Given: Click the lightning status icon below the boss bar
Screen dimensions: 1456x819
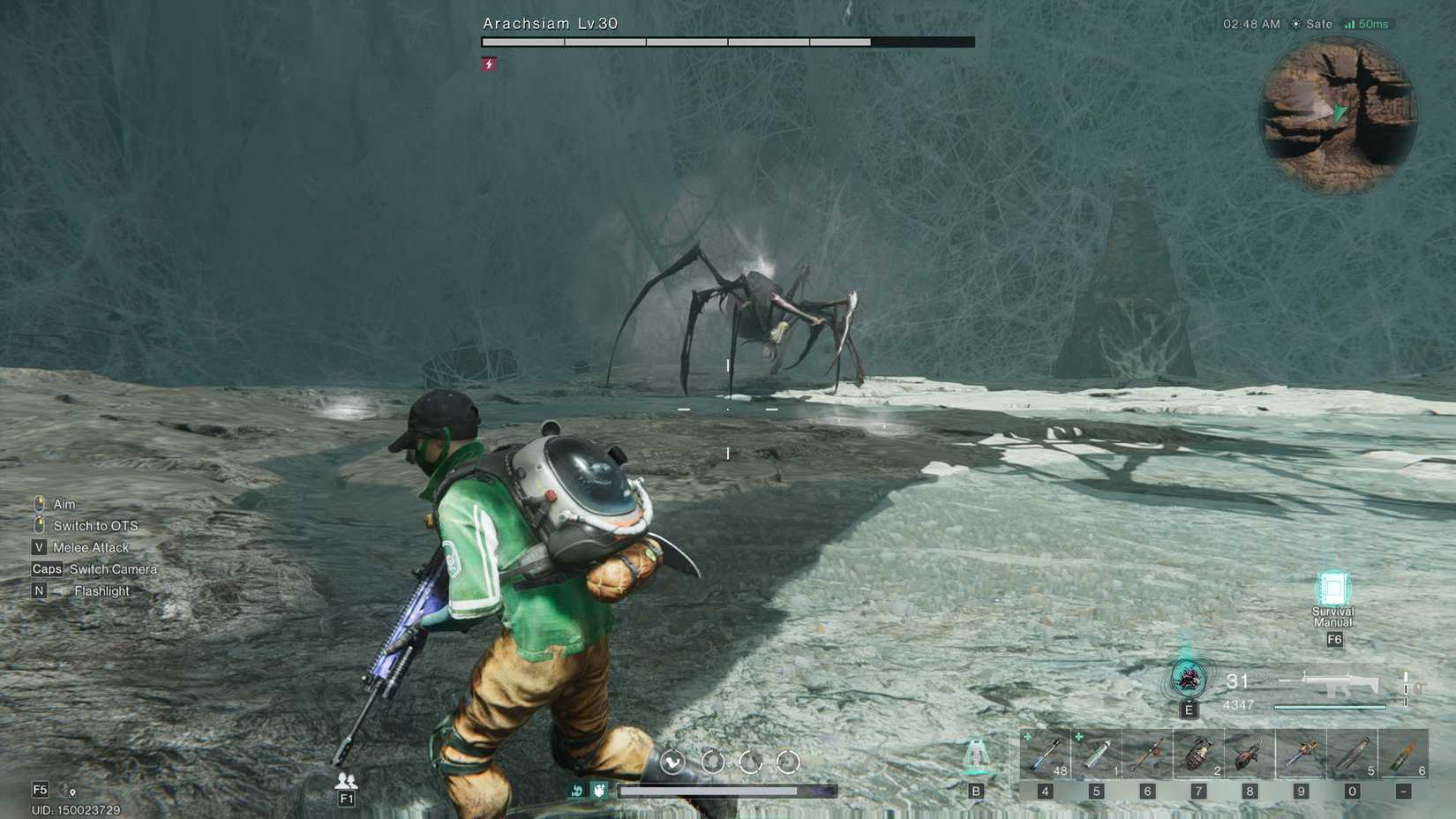Looking at the screenshot, I should [x=488, y=63].
